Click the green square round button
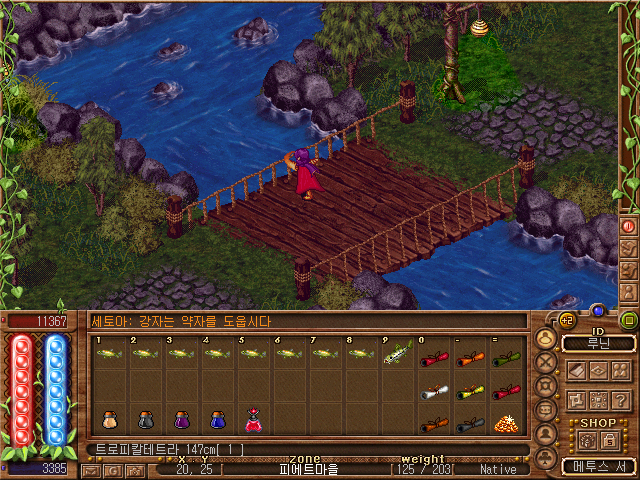Viewport: 640px width, 480px height. 629,321
